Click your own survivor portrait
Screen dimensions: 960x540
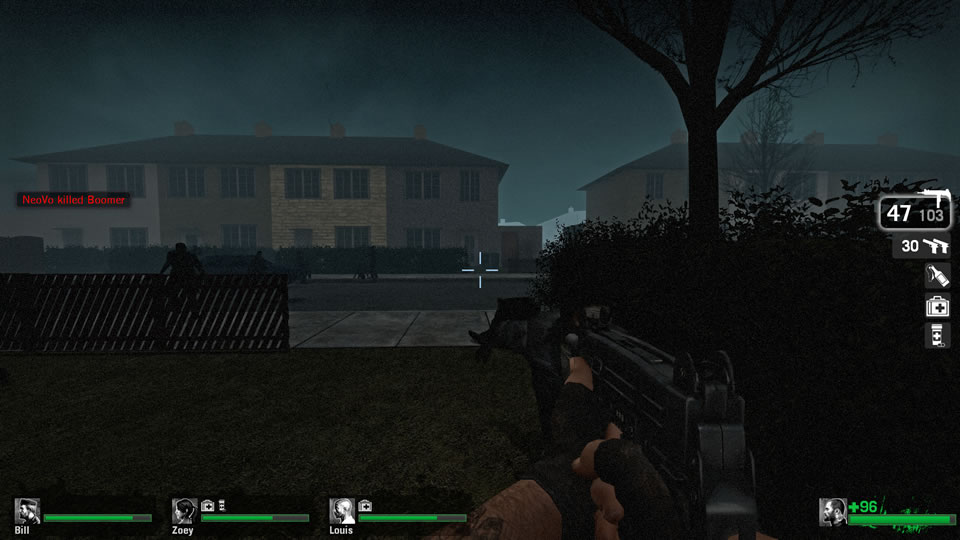coord(832,512)
